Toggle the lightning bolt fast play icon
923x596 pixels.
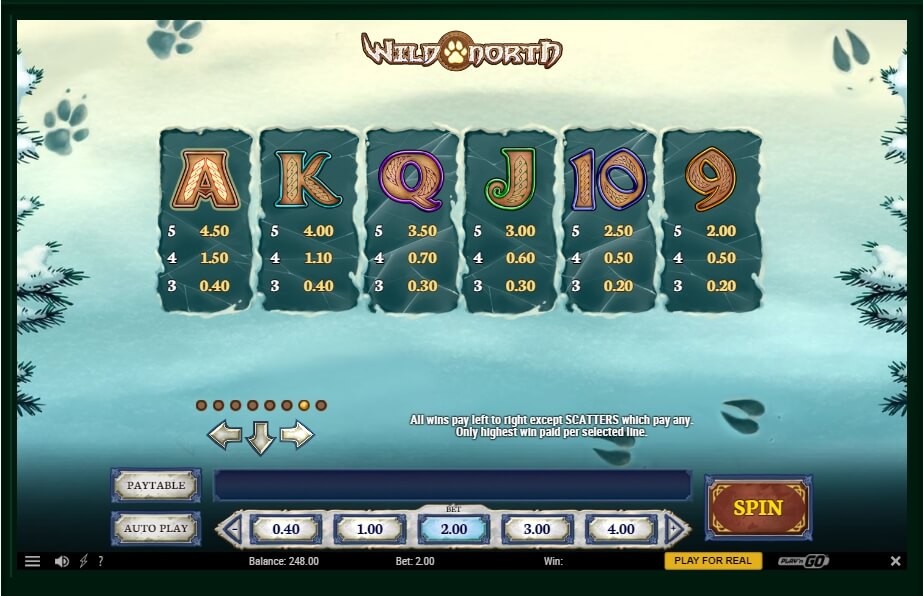pos(83,561)
